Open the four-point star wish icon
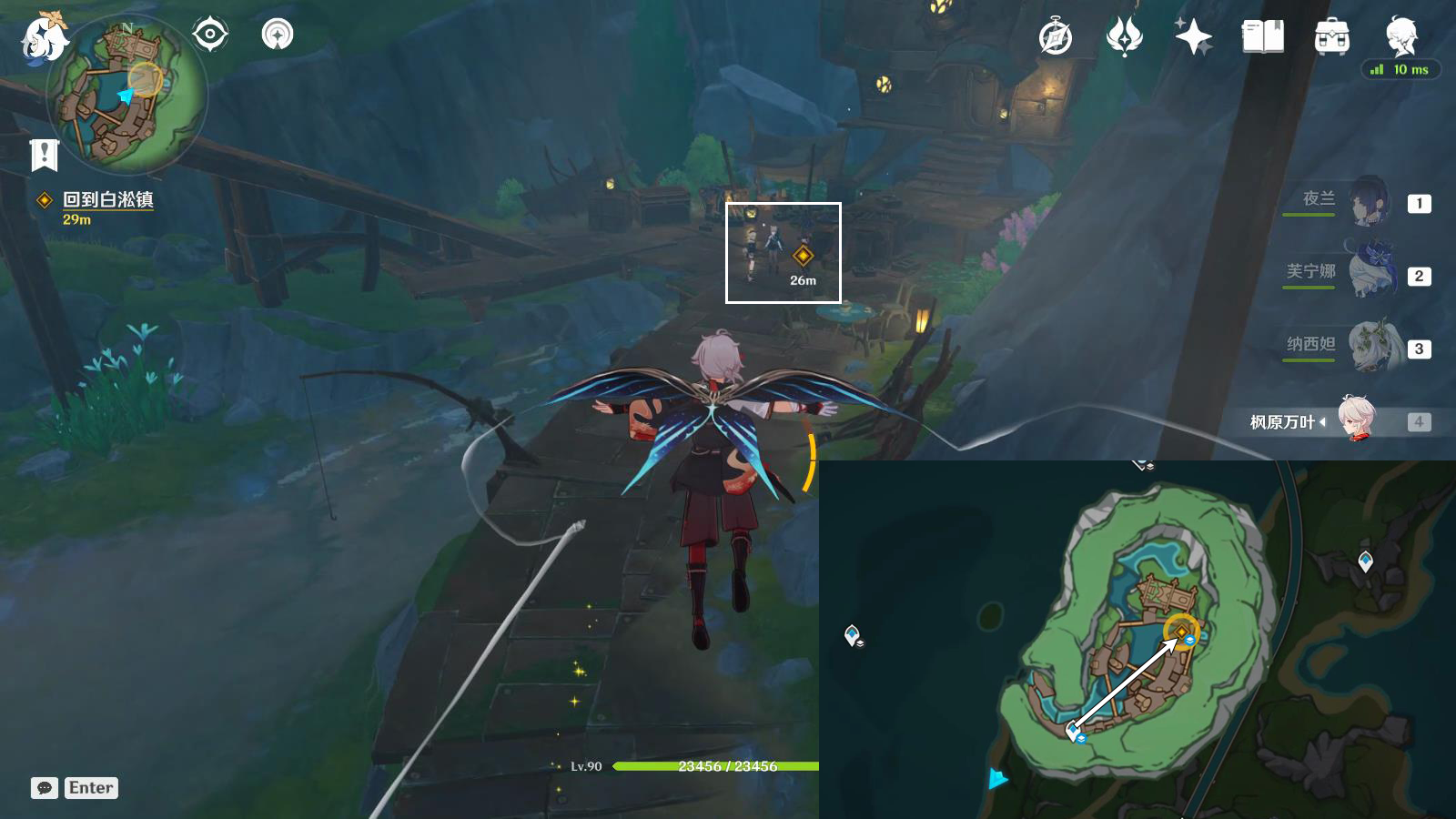1456x819 pixels. point(1193,37)
